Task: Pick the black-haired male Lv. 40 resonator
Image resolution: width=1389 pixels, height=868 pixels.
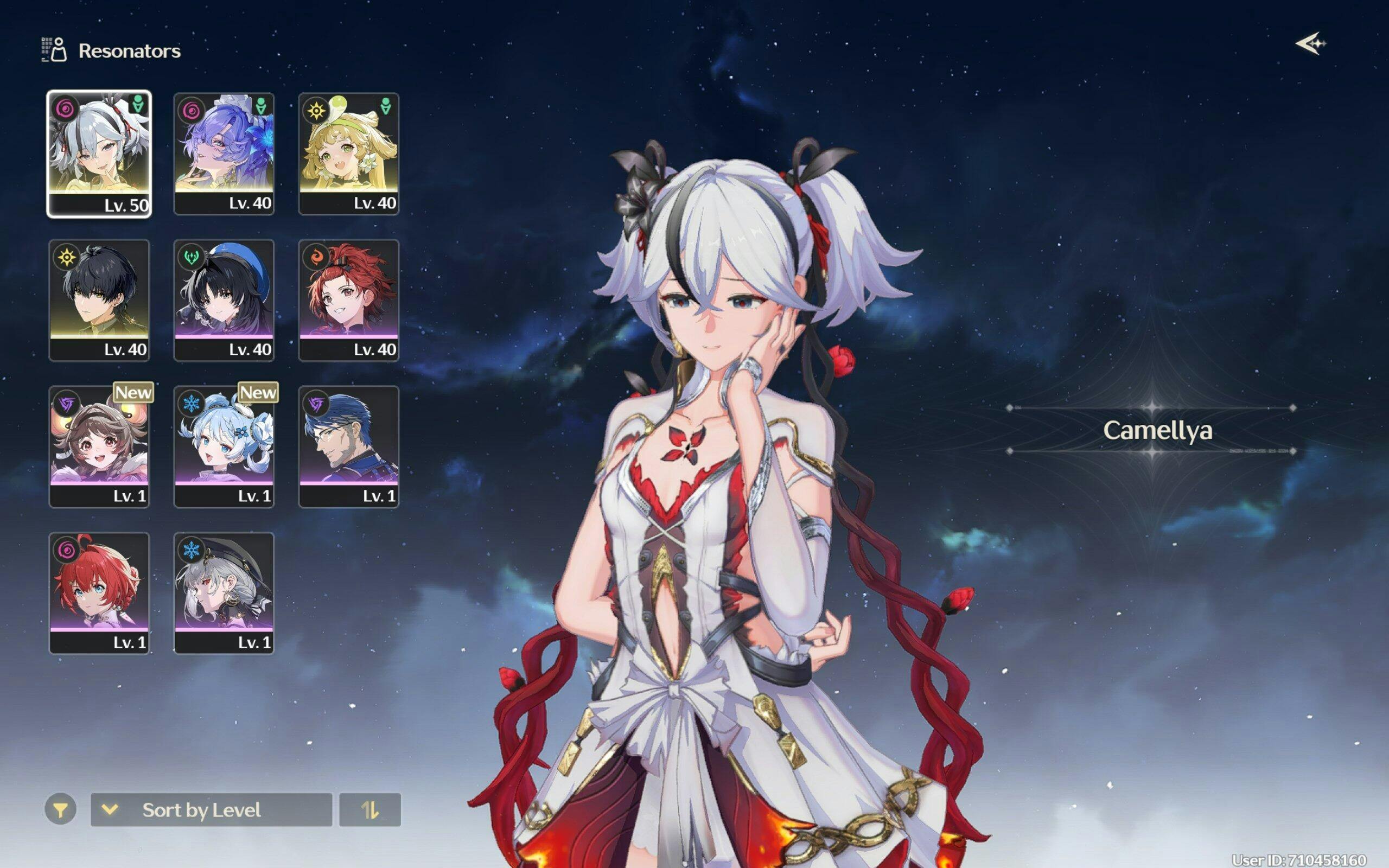Action: pos(99,299)
